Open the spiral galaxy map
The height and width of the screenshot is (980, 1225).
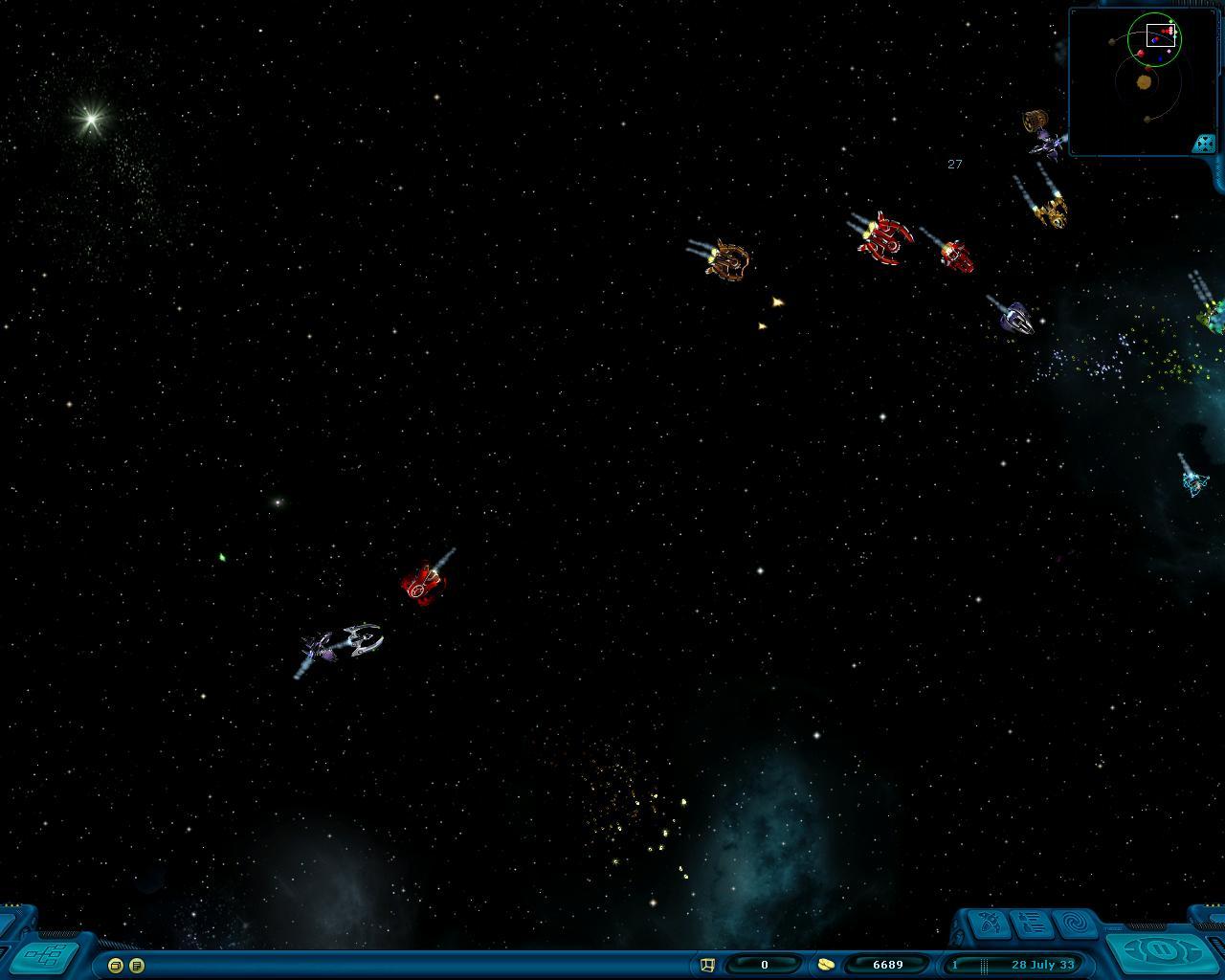tap(1076, 924)
